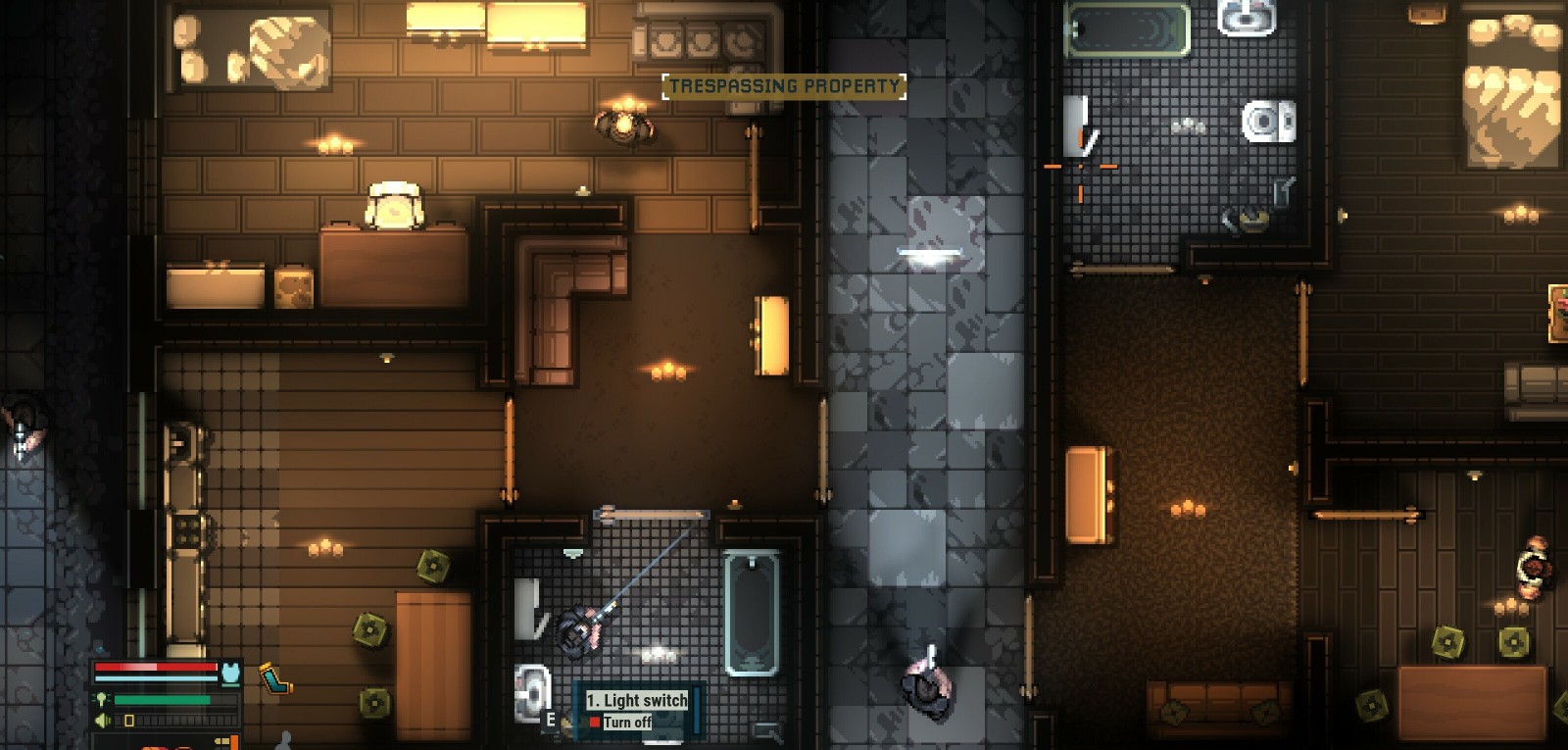1568x750 pixels.
Task: Click the yellow highlighted segment on the noise meter
Action: (x=129, y=721)
